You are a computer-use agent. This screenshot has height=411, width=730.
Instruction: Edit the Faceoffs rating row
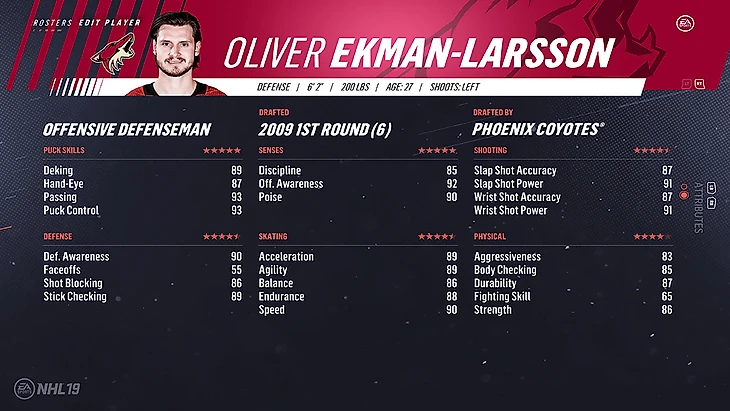click(140, 270)
